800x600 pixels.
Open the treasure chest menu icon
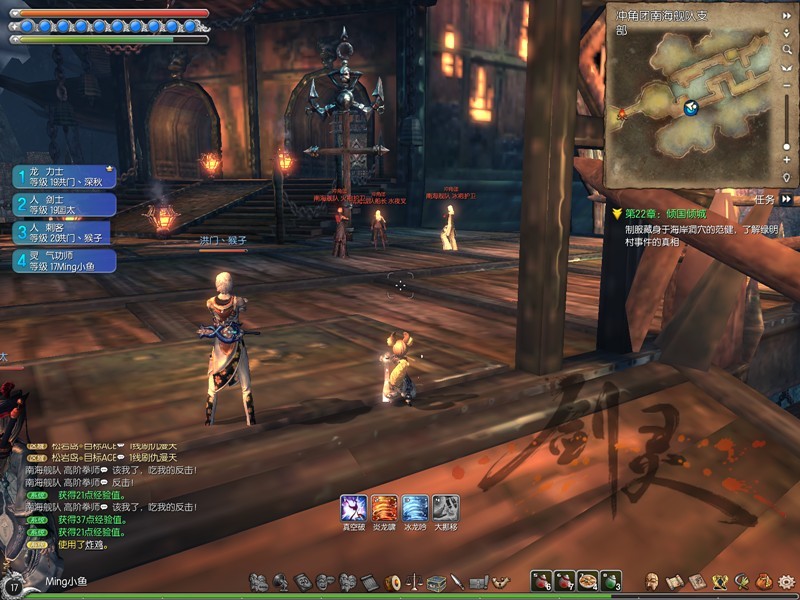436,582
